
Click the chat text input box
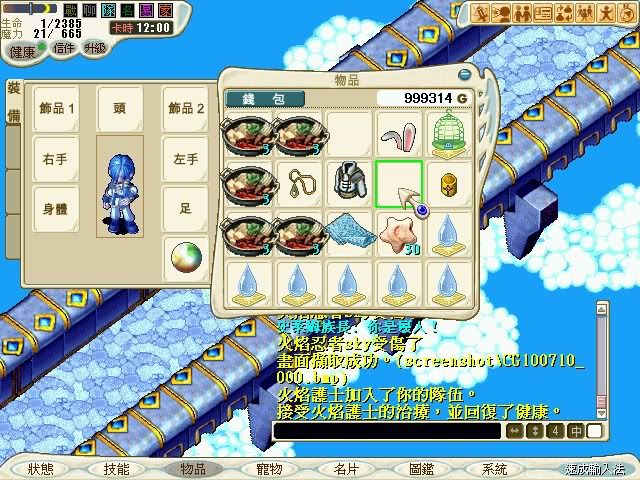click(386, 430)
